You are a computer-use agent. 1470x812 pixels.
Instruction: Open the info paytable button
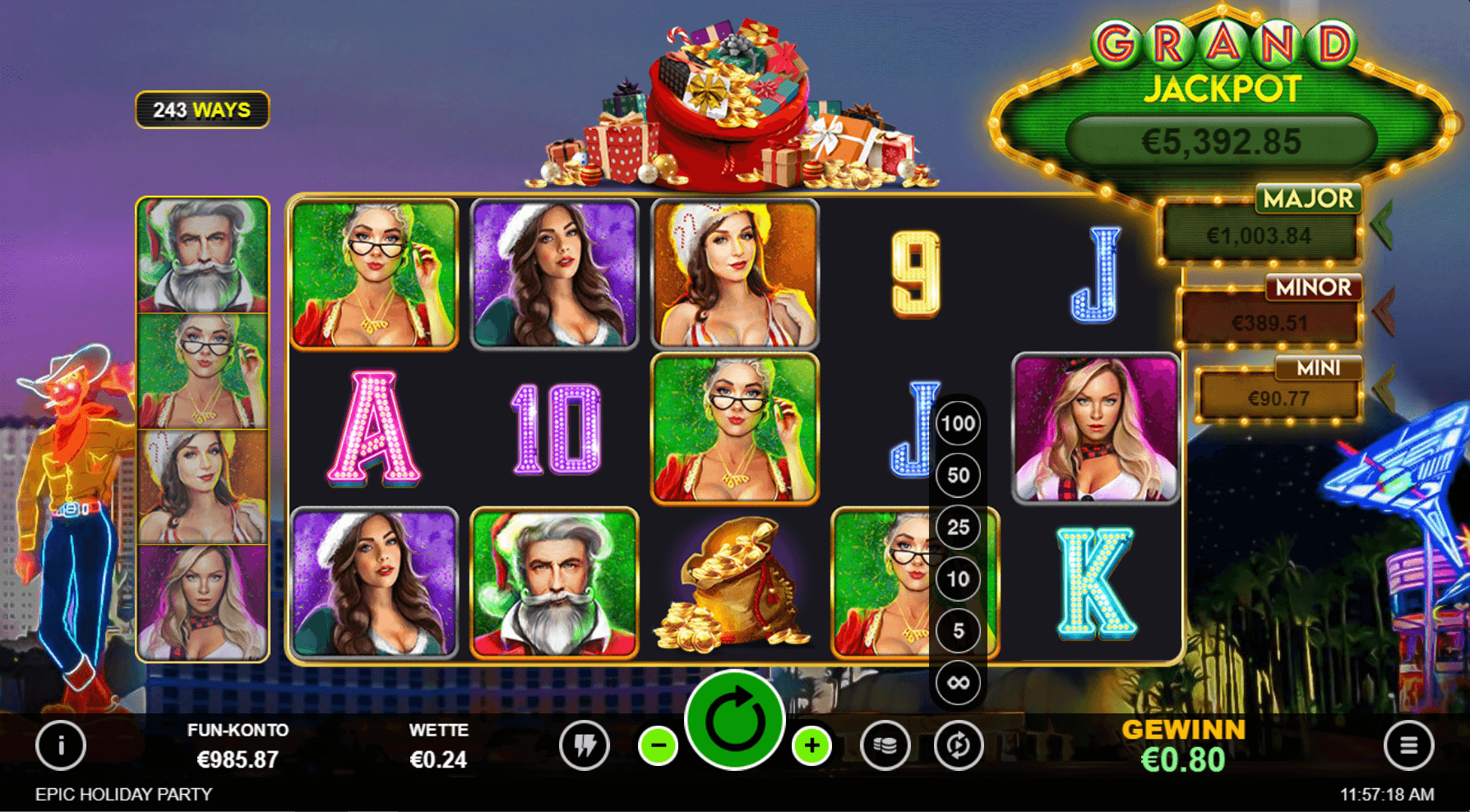pyautogui.click(x=61, y=745)
